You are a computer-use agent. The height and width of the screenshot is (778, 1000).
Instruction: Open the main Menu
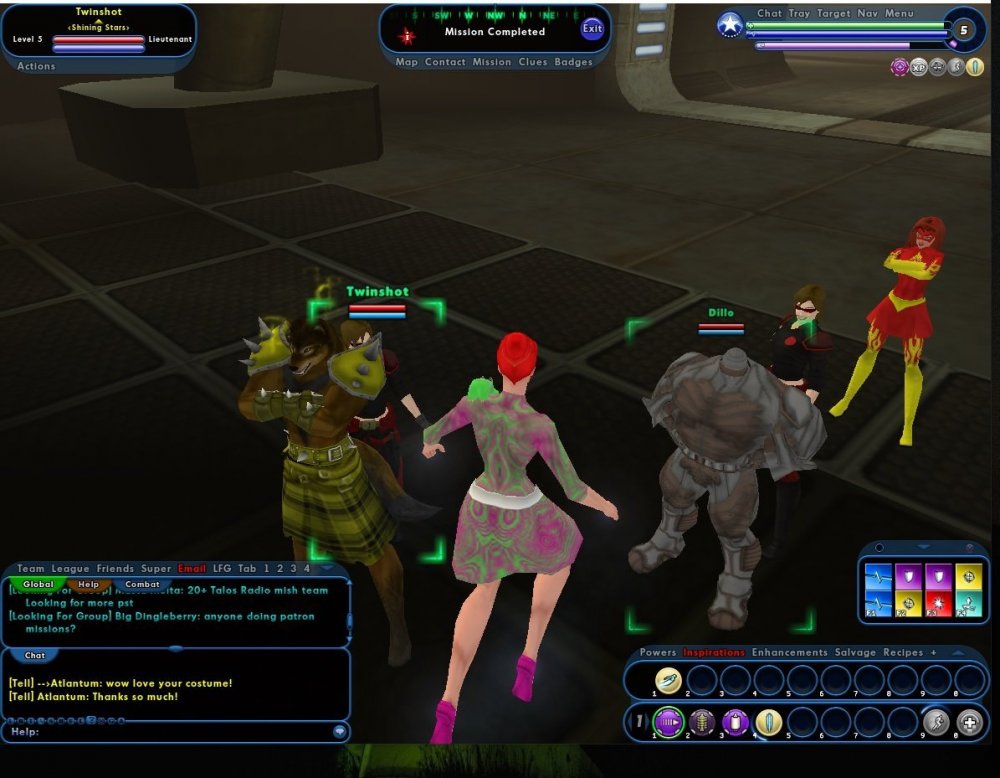[x=899, y=14]
